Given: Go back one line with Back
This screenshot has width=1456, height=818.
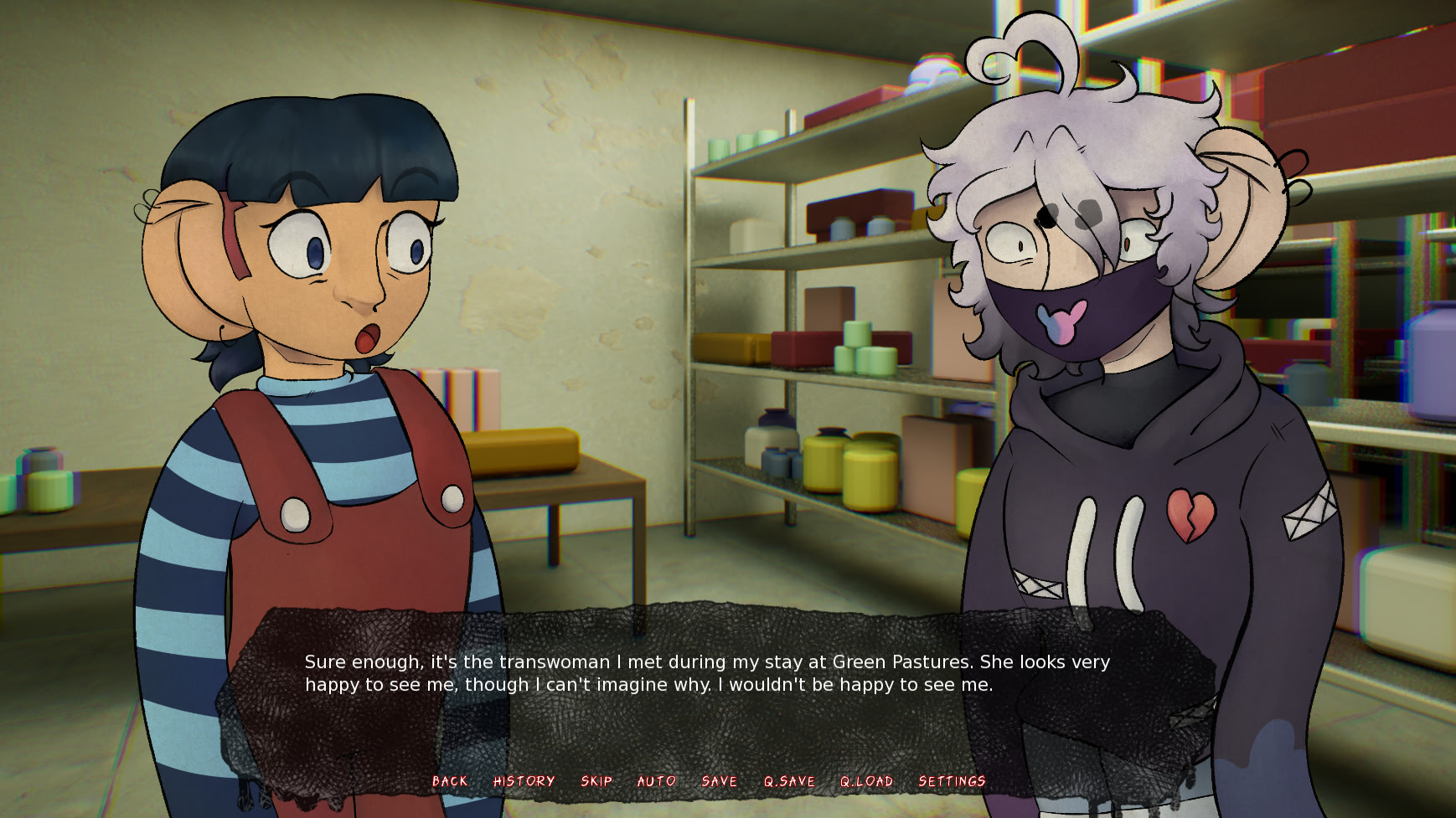Looking at the screenshot, I should (x=450, y=781).
